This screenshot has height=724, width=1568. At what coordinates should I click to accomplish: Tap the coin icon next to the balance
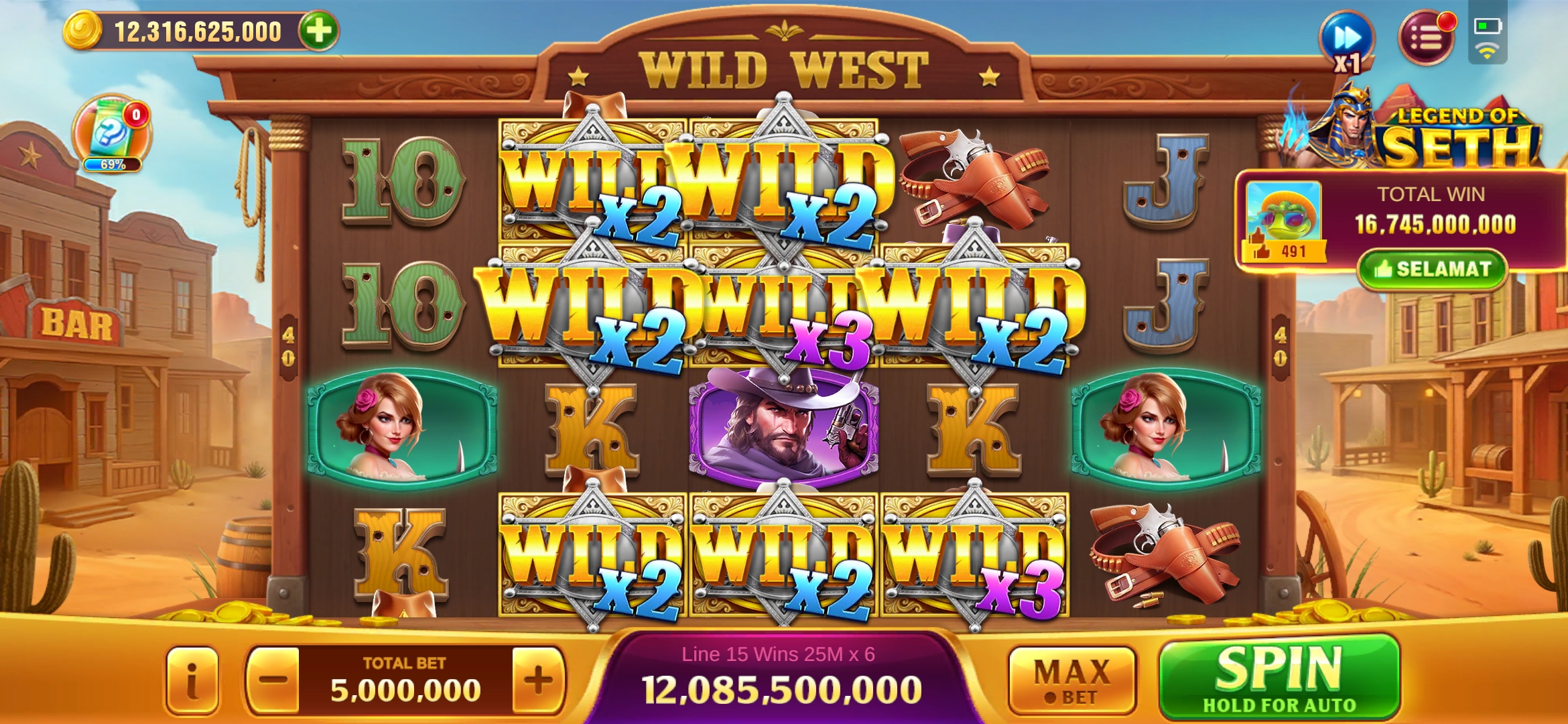[83, 29]
